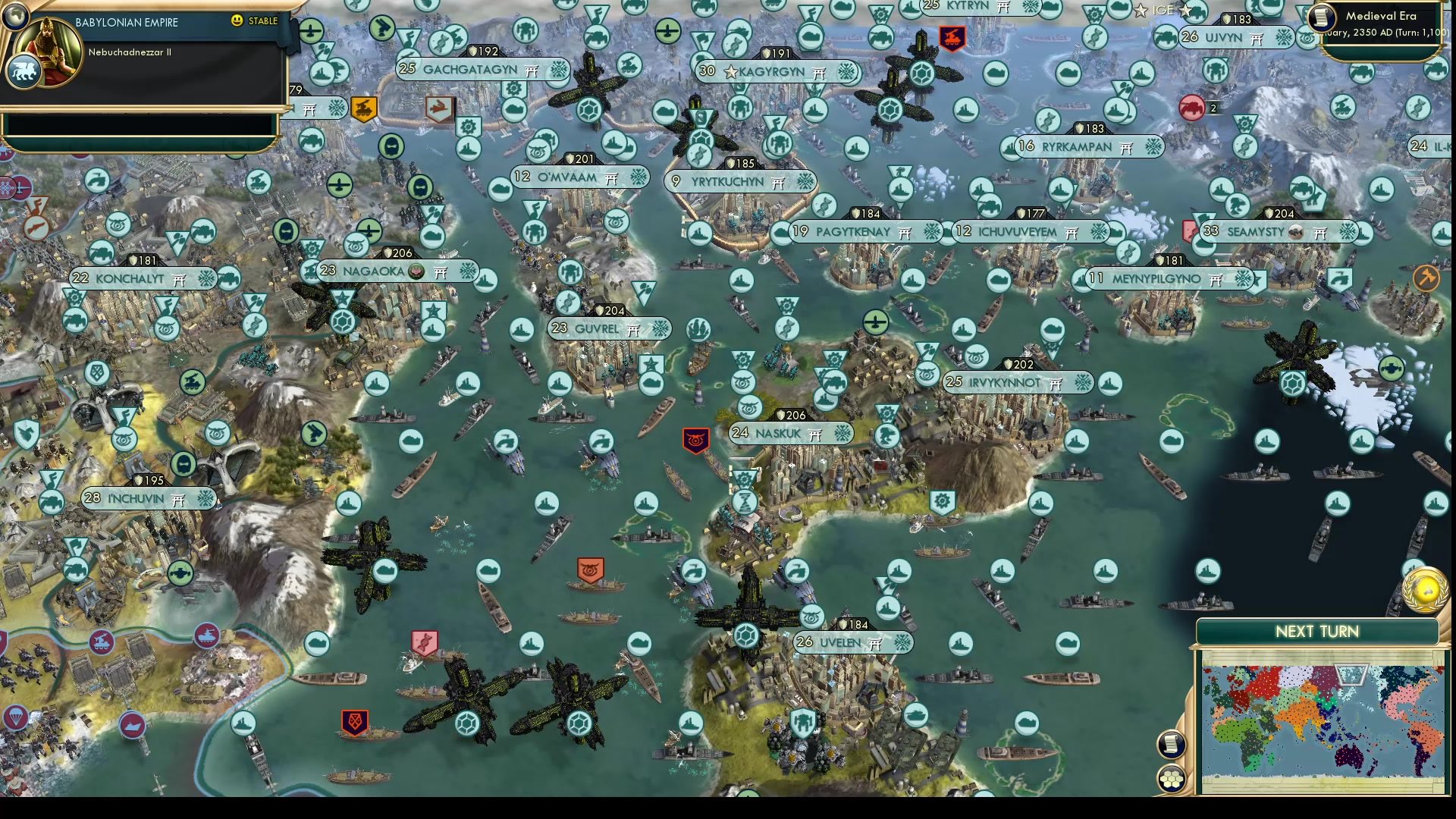Toggle strategic view with the hex grid icon
This screenshot has height=819, width=1456.
1171,779
